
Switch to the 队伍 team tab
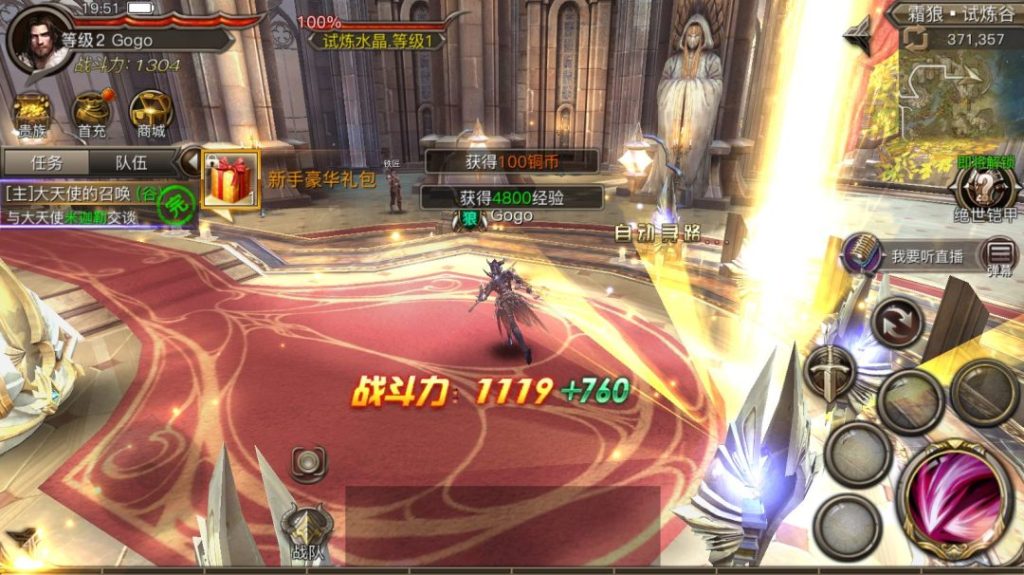point(130,162)
